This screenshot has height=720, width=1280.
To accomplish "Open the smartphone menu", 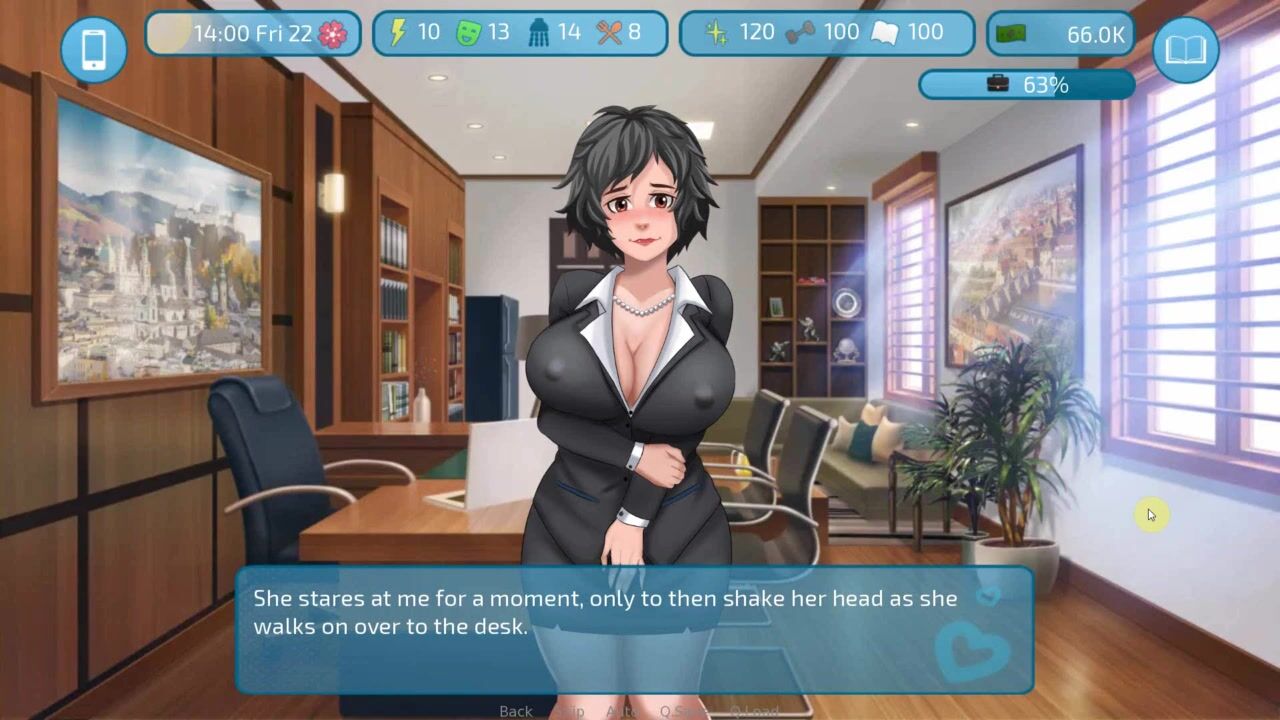I will pos(94,49).
